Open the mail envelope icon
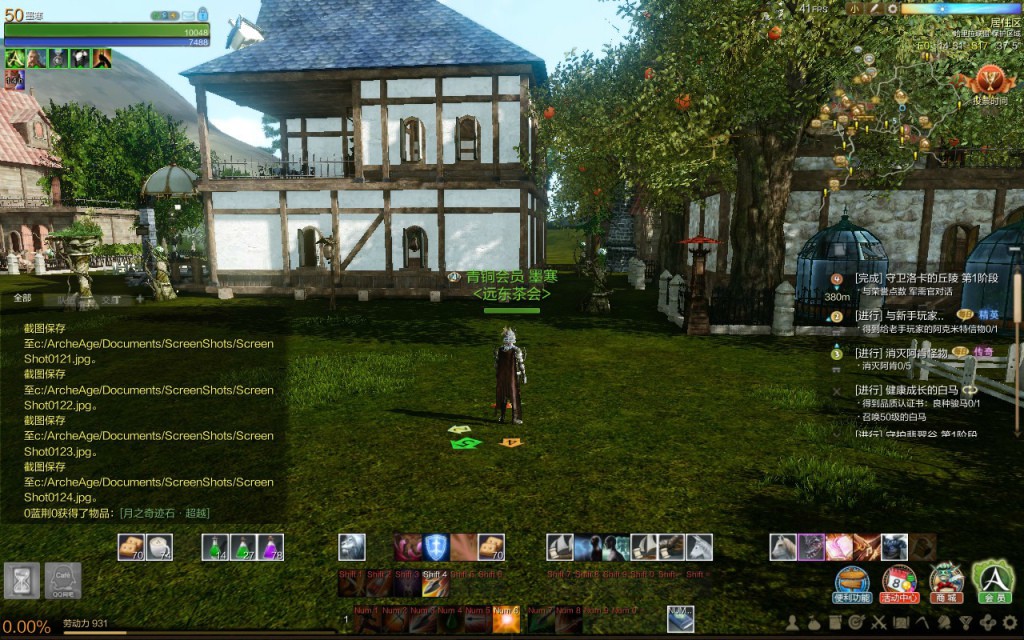Image resolution: width=1024 pixels, height=640 pixels. (187, 15)
